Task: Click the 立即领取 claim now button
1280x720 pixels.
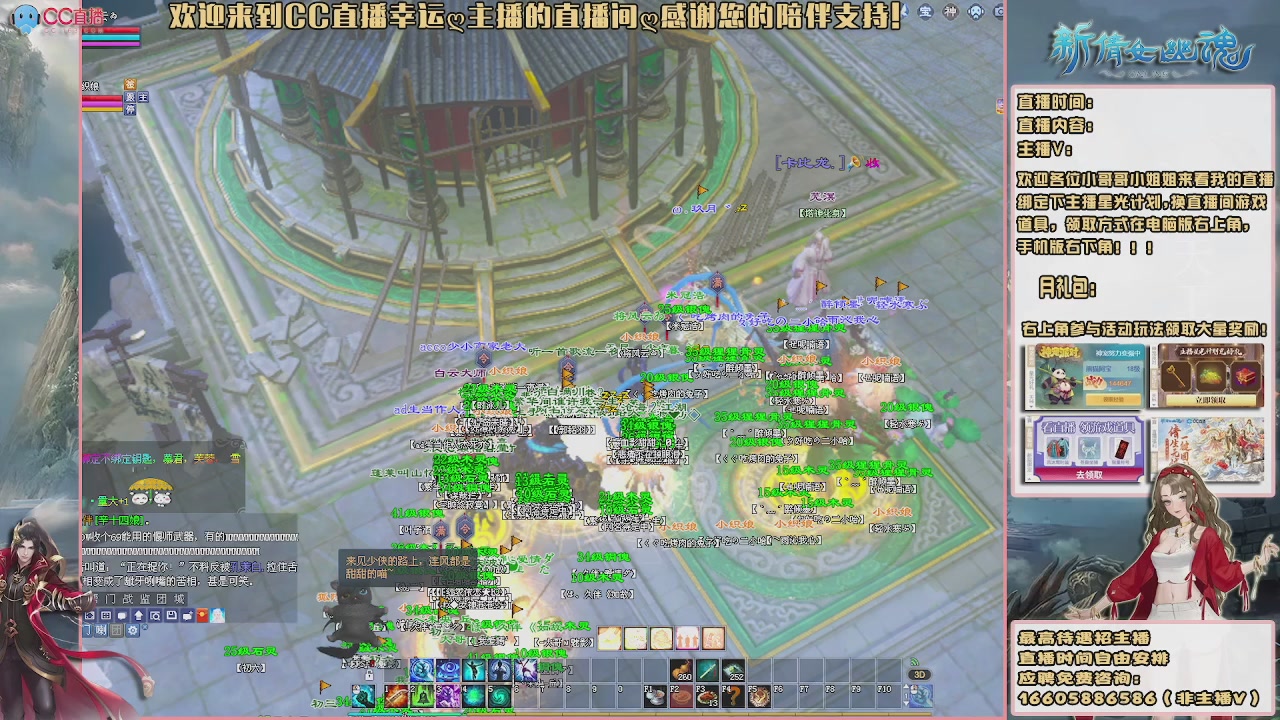Action: point(1212,401)
